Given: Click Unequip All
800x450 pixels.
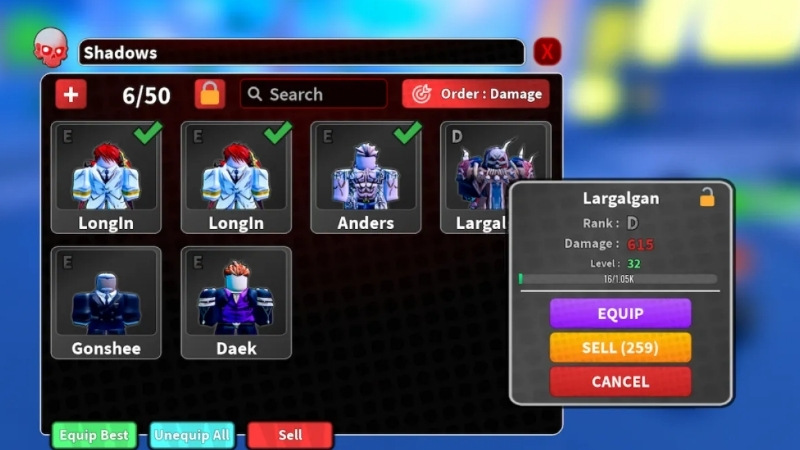Looking at the screenshot, I should [194, 435].
